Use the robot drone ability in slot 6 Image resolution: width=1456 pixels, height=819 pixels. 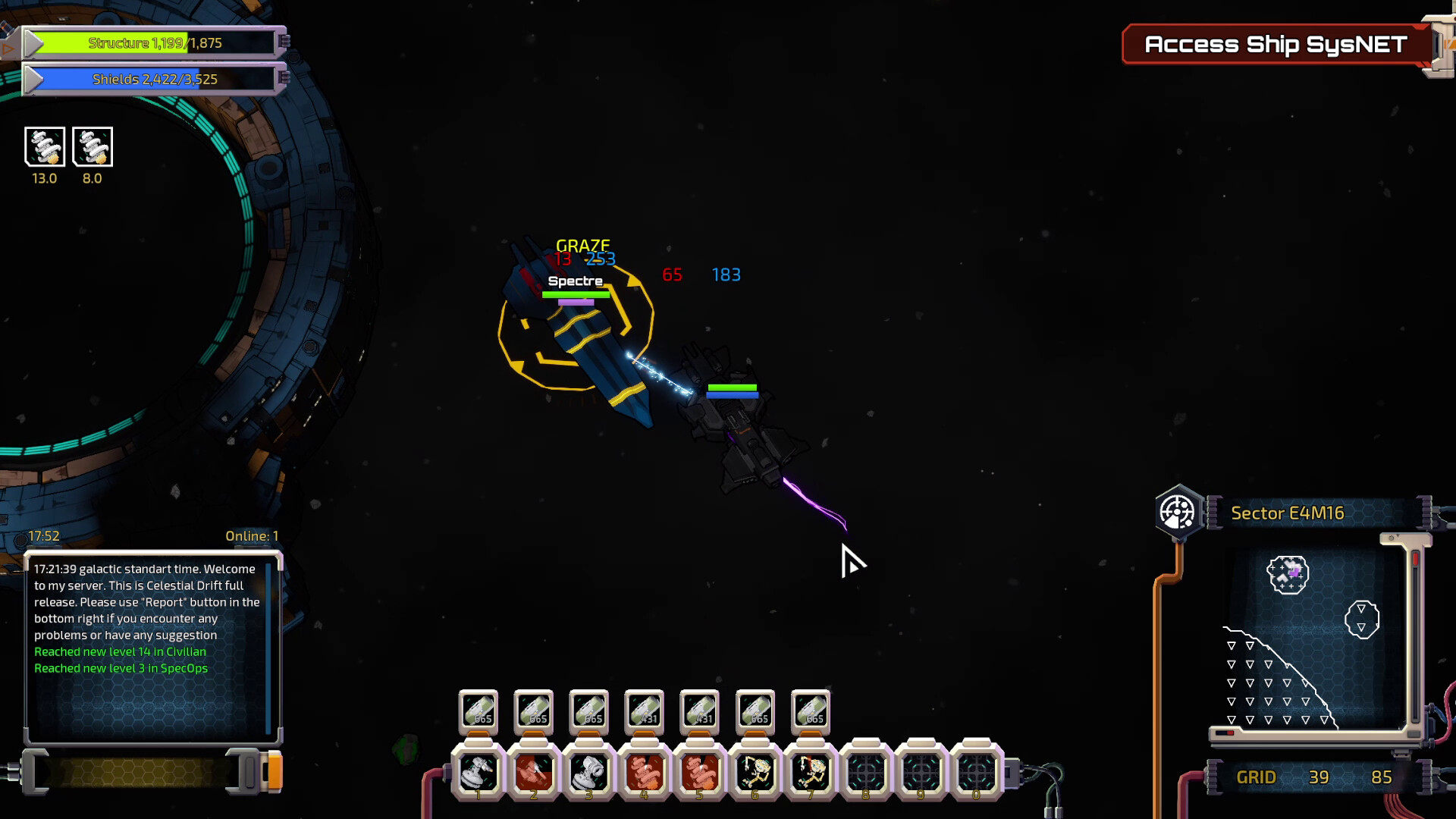[x=755, y=773]
